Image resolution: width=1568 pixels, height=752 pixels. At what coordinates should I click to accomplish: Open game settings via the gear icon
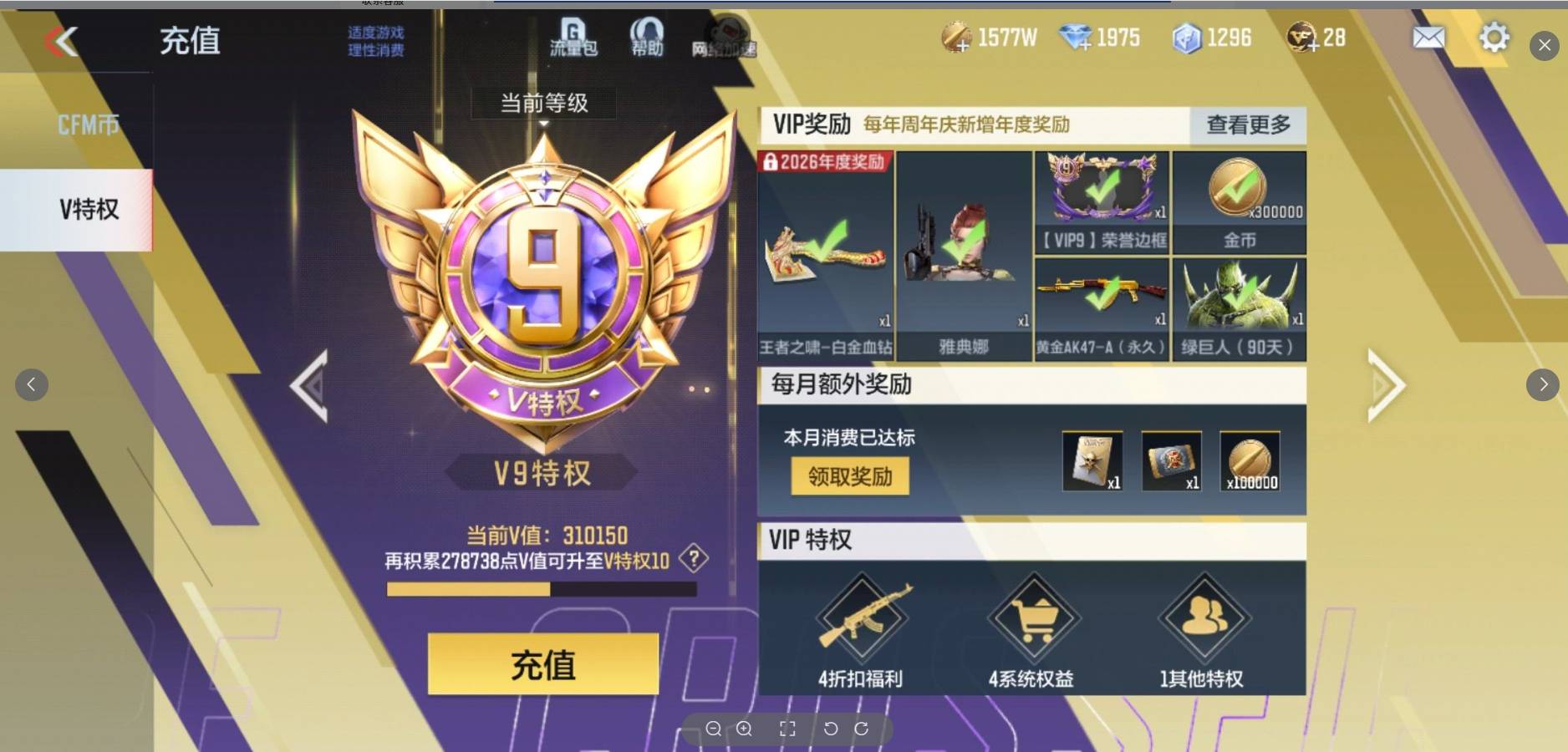1494,38
